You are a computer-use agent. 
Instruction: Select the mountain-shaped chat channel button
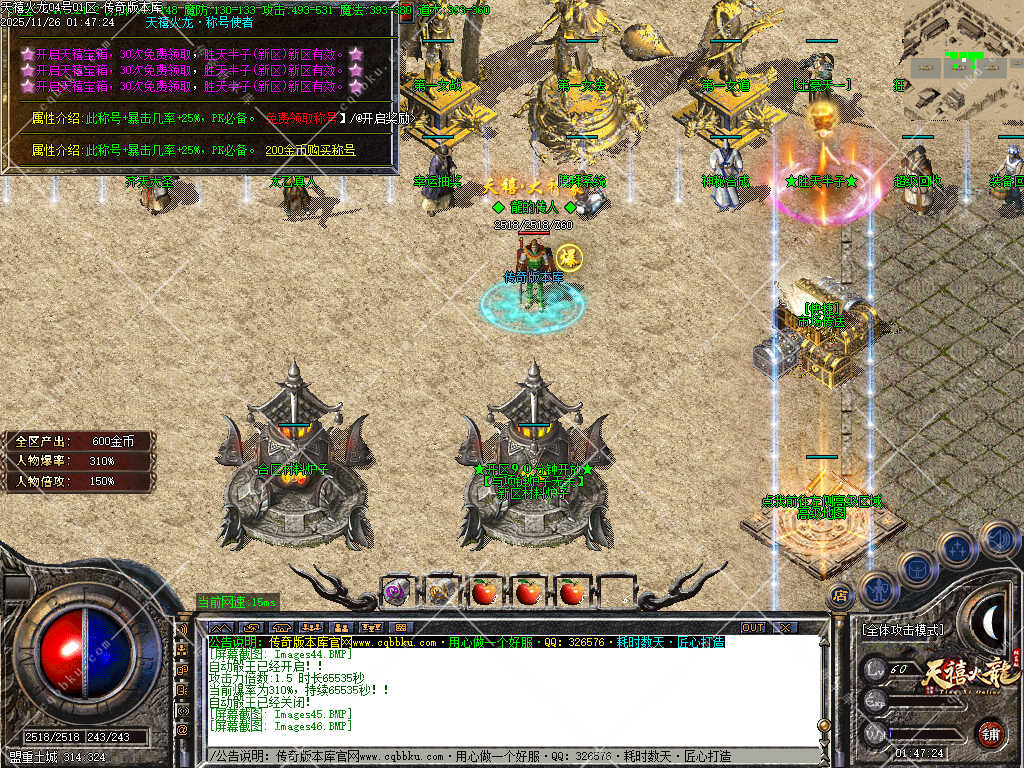[x=220, y=627]
